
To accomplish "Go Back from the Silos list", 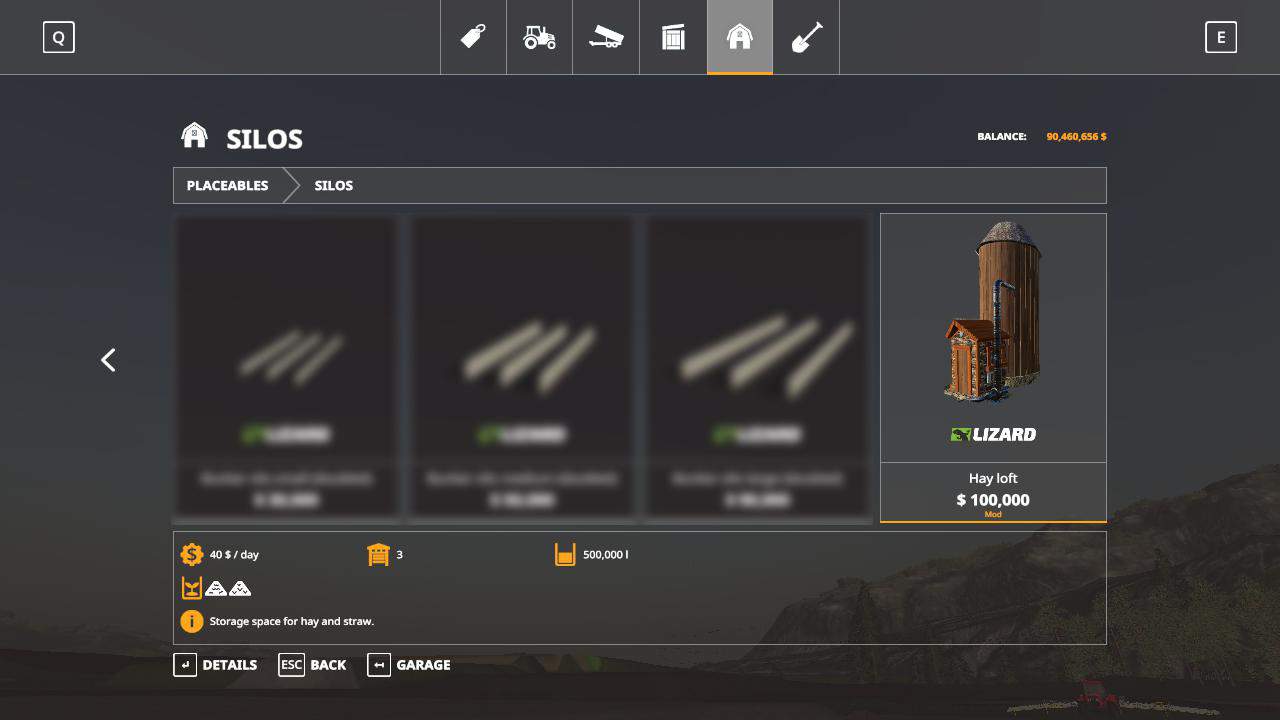I will (x=312, y=665).
